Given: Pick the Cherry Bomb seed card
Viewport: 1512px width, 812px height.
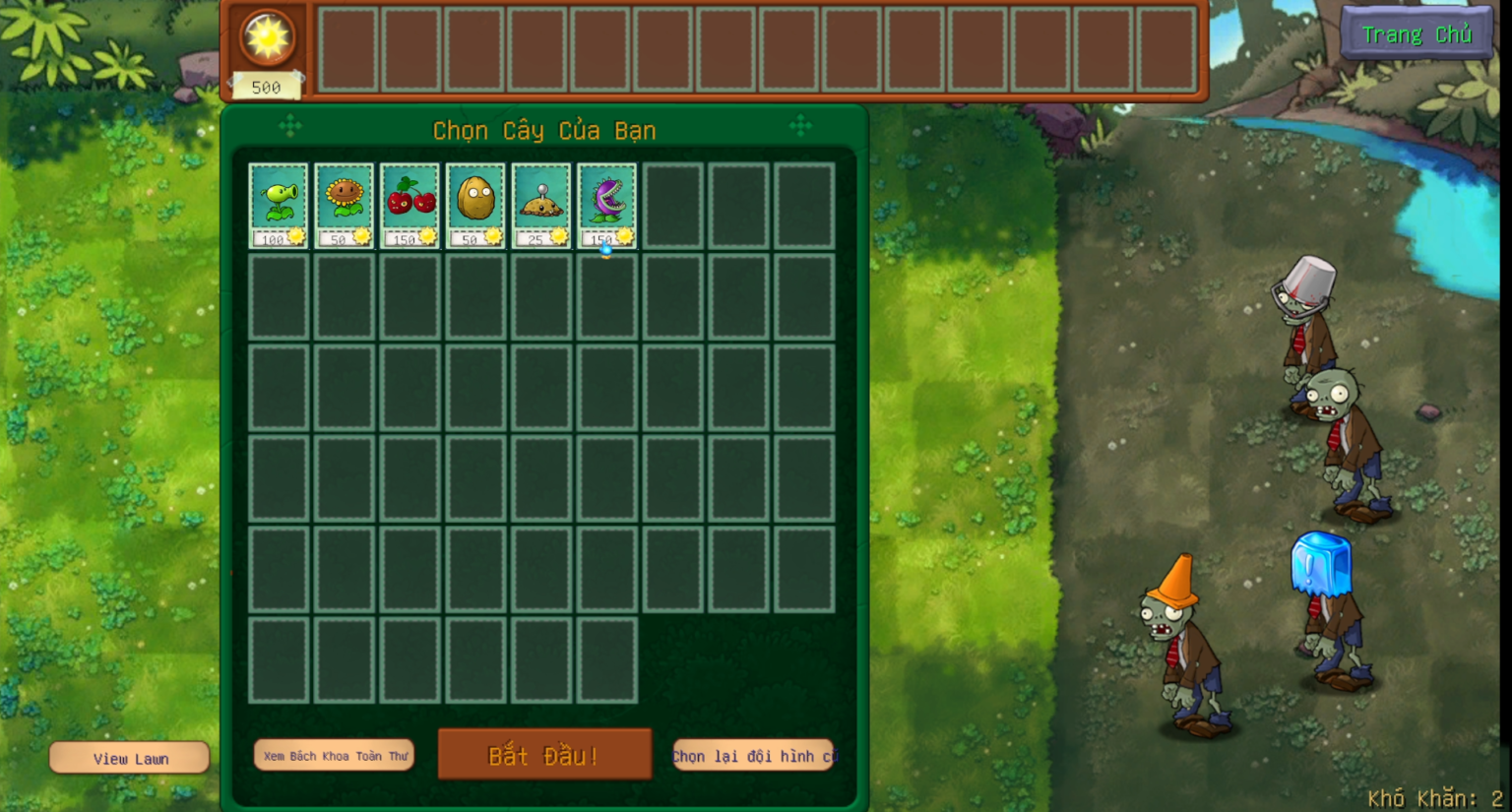Looking at the screenshot, I should [x=410, y=202].
